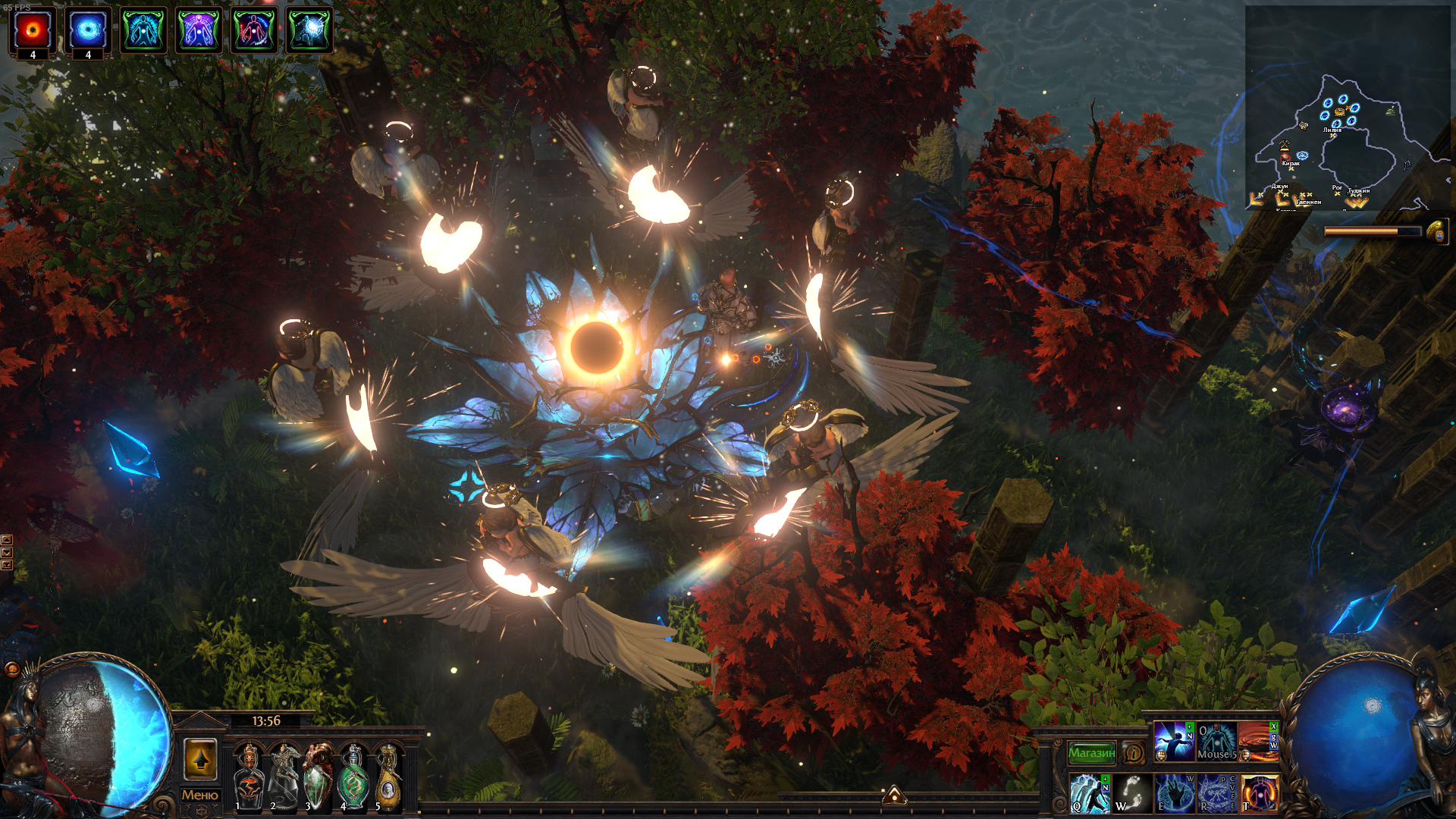Activate the Q lightning dash skill
Screen dimensions: 1456x819
(1090, 793)
